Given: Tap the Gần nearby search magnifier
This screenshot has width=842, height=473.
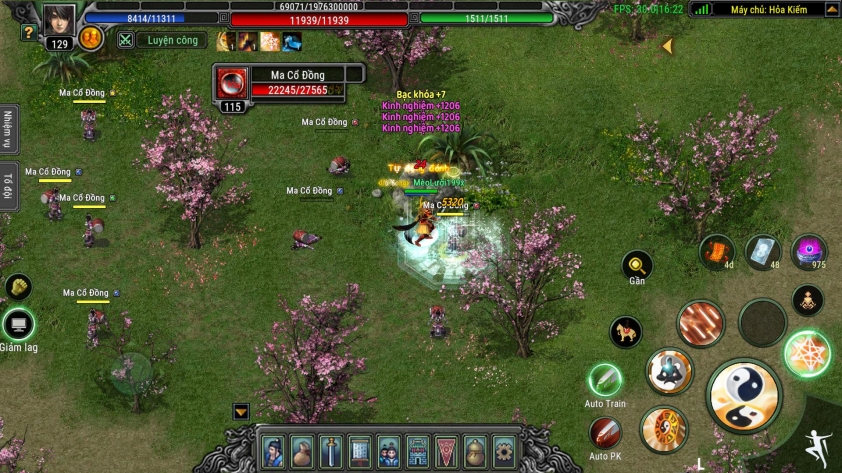Looking at the screenshot, I should pyautogui.click(x=637, y=265).
